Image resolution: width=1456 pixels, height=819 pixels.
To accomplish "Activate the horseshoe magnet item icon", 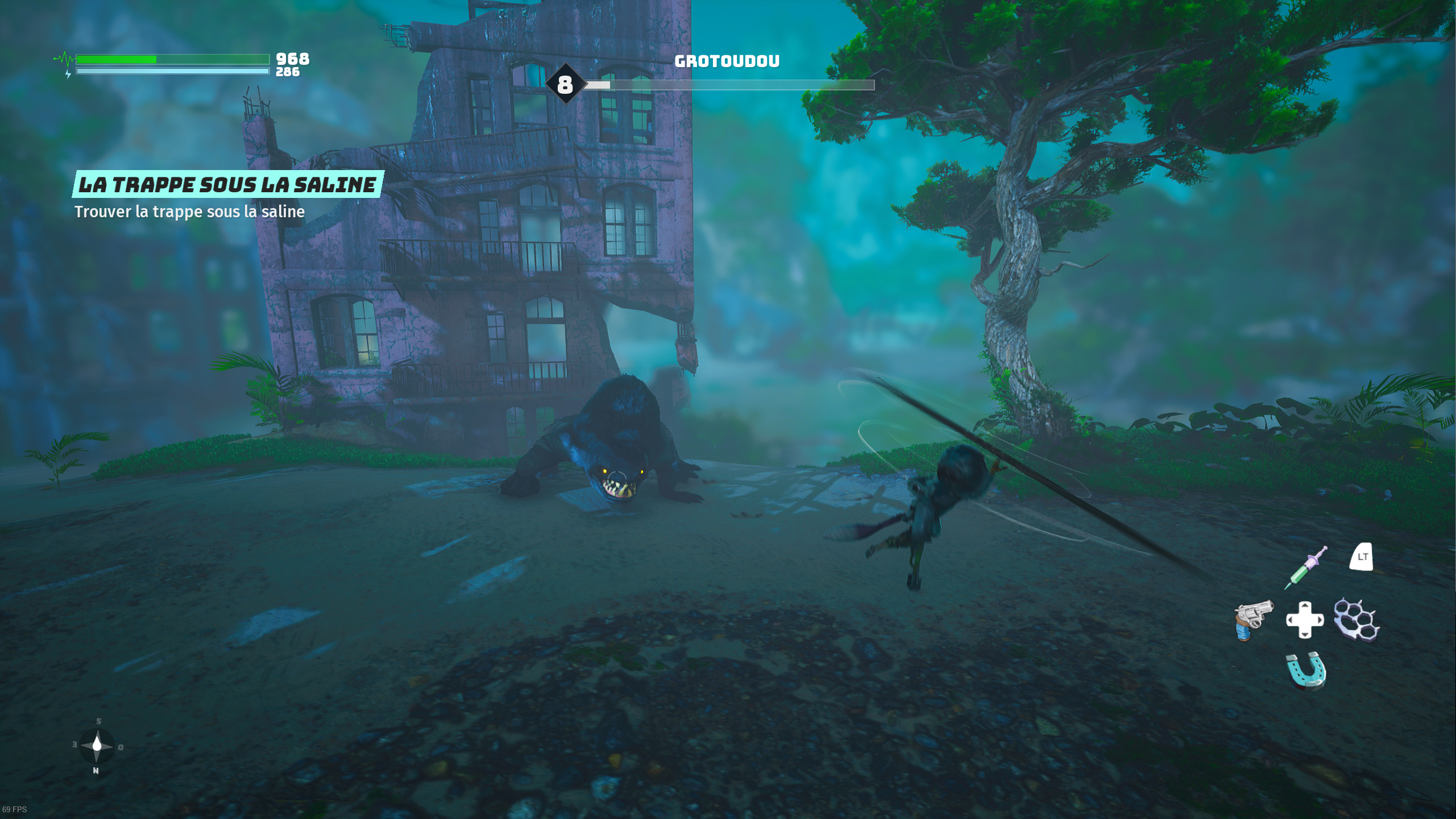I will pyautogui.click(x=1306, y=671).
